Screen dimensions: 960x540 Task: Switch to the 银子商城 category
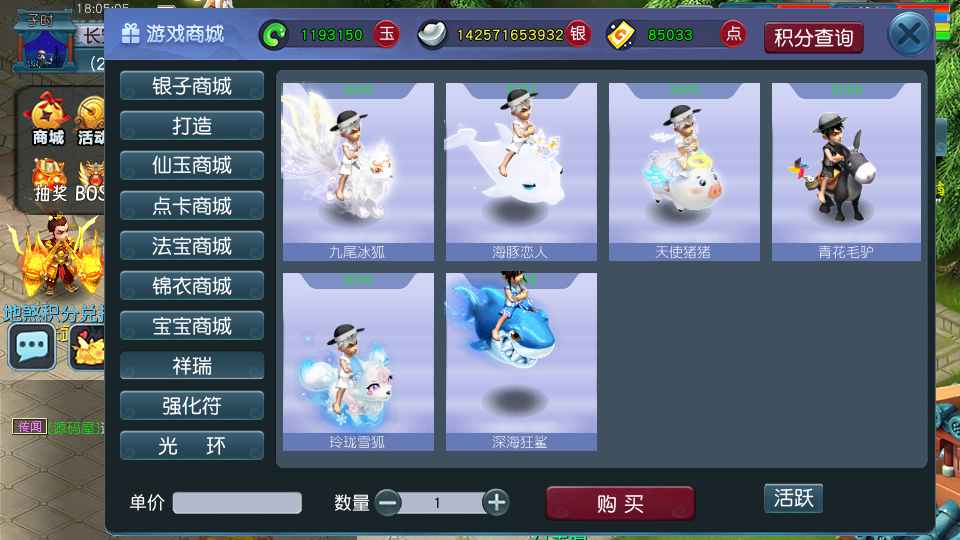192,86
